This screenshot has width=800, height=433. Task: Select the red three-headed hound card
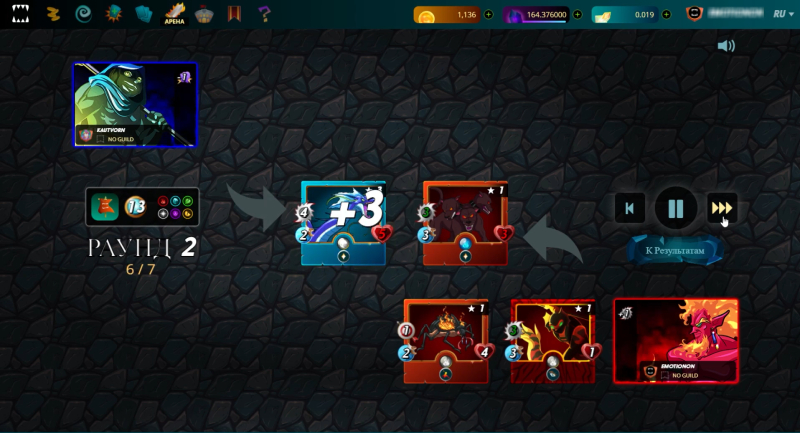465,223
